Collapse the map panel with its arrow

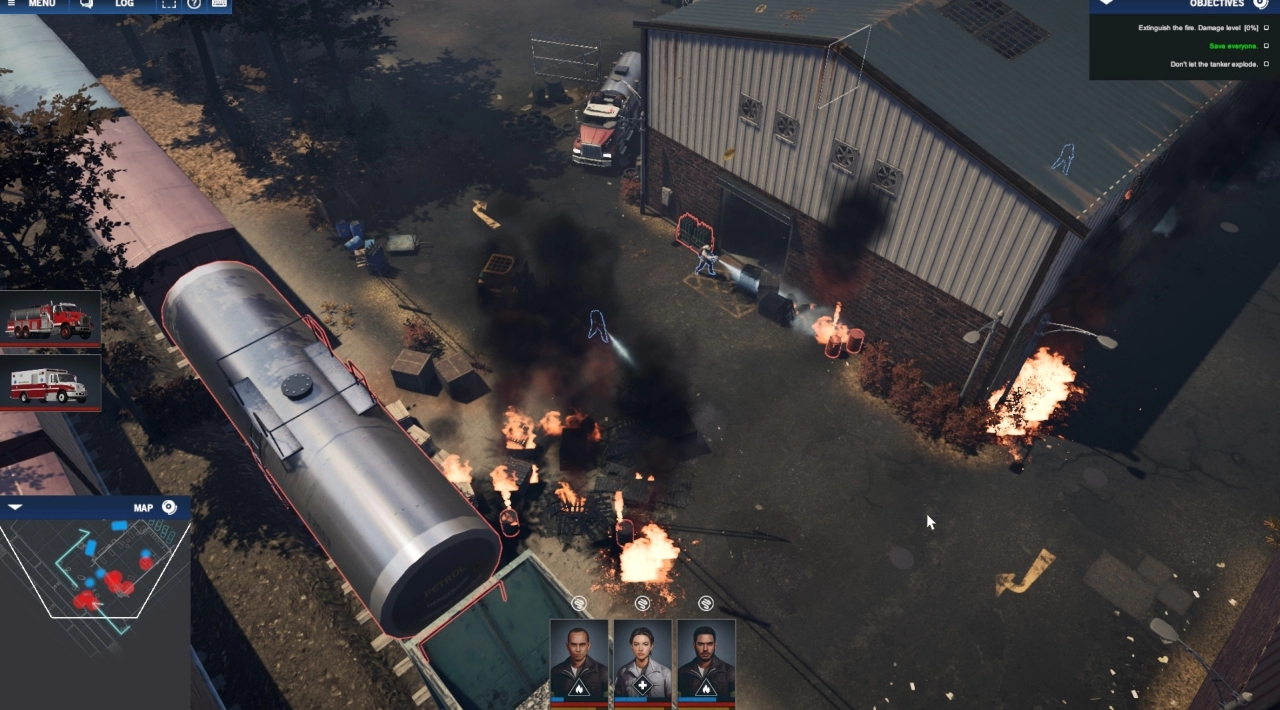[x=15, y=508]
